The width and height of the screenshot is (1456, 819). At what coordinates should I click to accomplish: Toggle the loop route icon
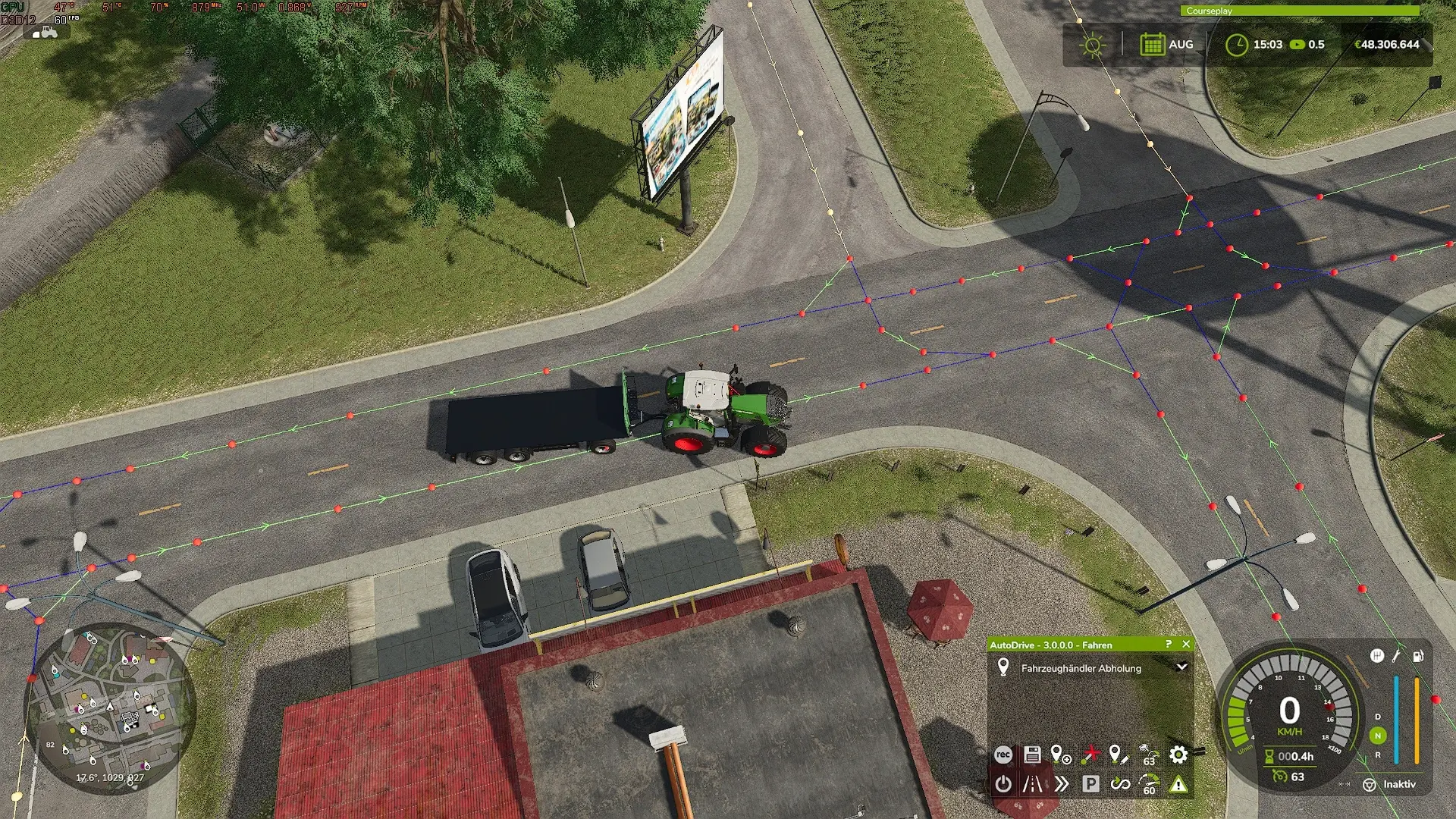pyautogui.click(x=1119, y=784)
